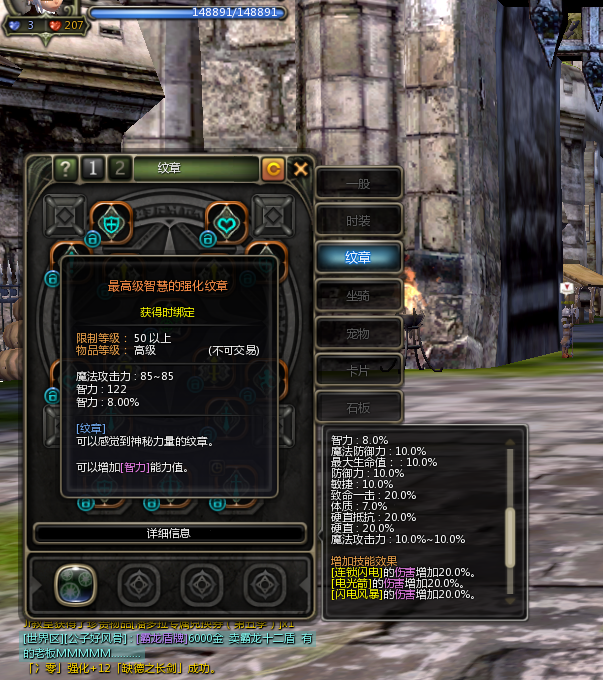Screen dimensions: 603x680
Task: Click the orange C refresh button
Action: pos(273,169)
